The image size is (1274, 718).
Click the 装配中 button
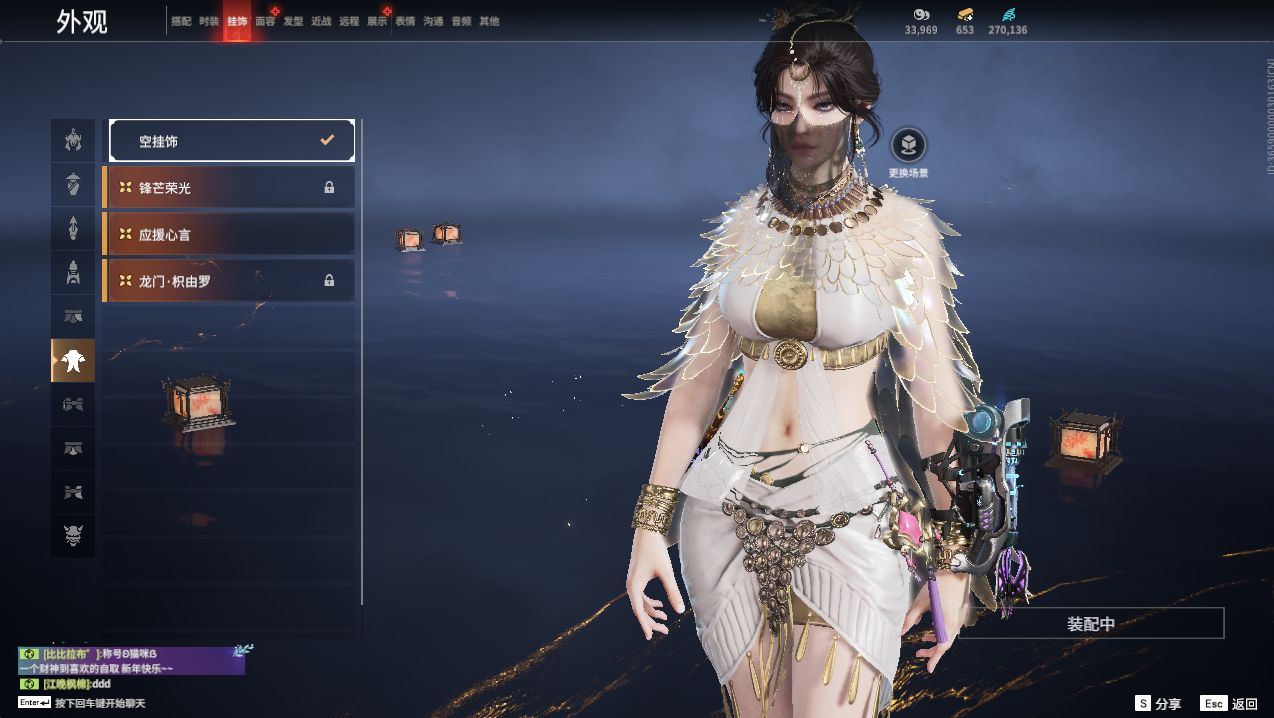(x=1090, y=624)
